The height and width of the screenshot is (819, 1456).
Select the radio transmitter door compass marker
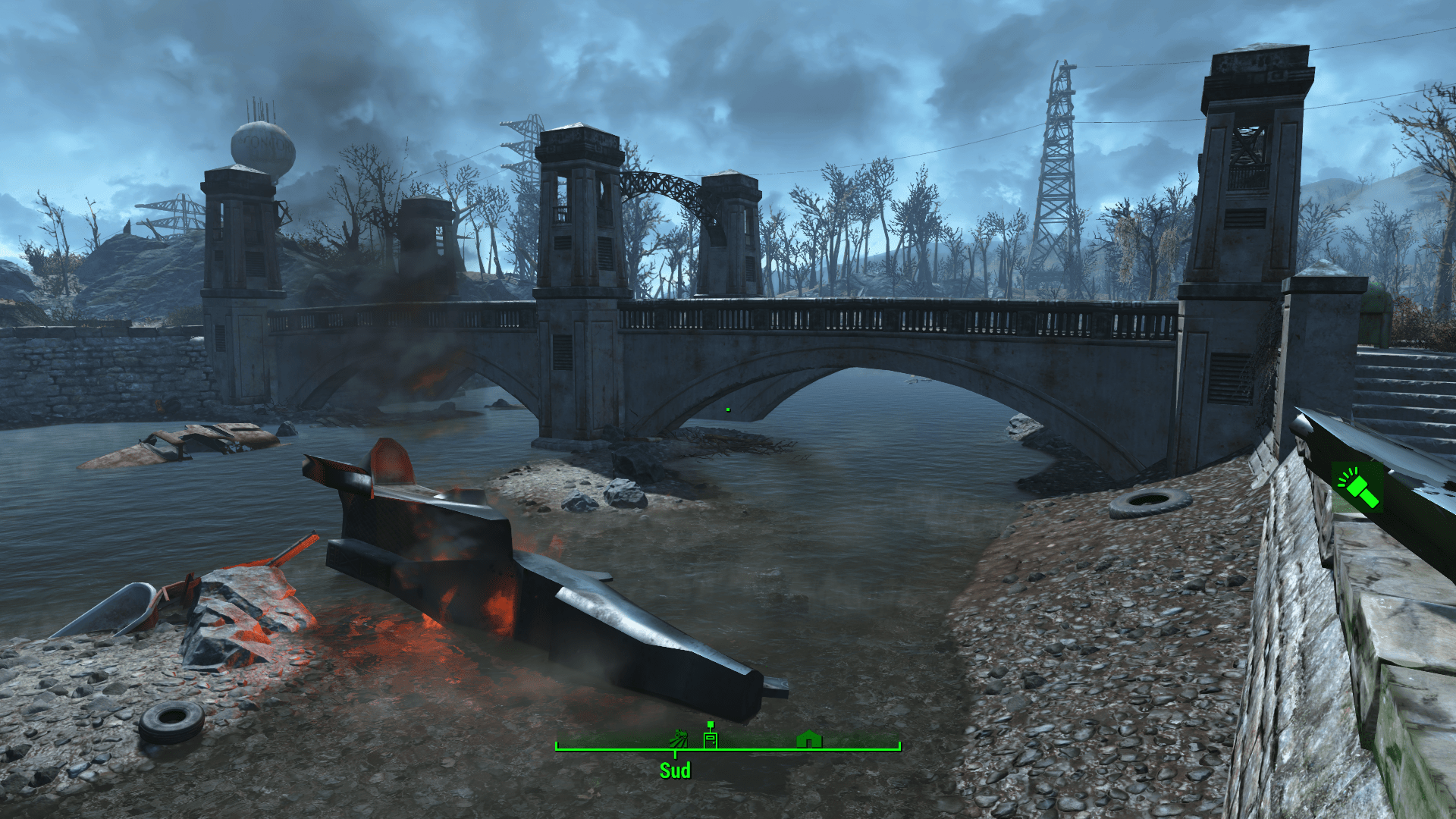click(x=710, y=736)
